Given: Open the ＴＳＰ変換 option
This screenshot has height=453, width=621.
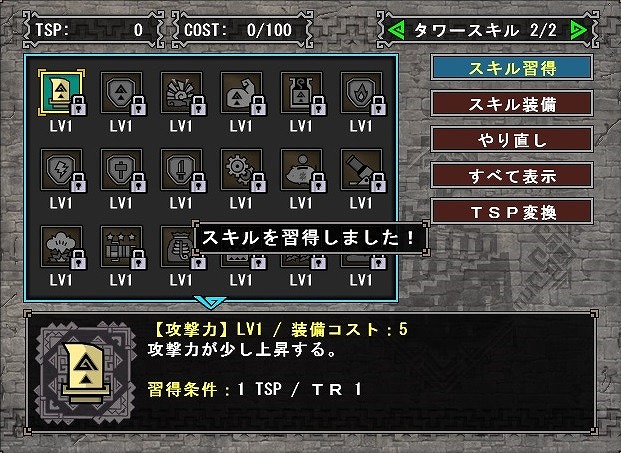Looking at the screenshot, I should pos(512,211).
